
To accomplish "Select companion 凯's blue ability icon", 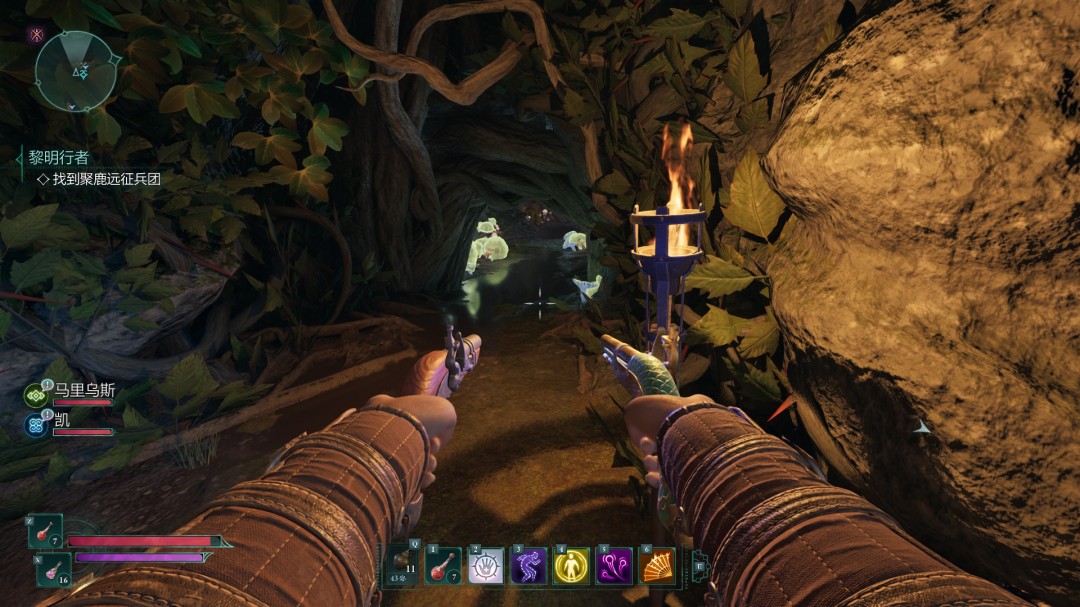I will point(37,425).
